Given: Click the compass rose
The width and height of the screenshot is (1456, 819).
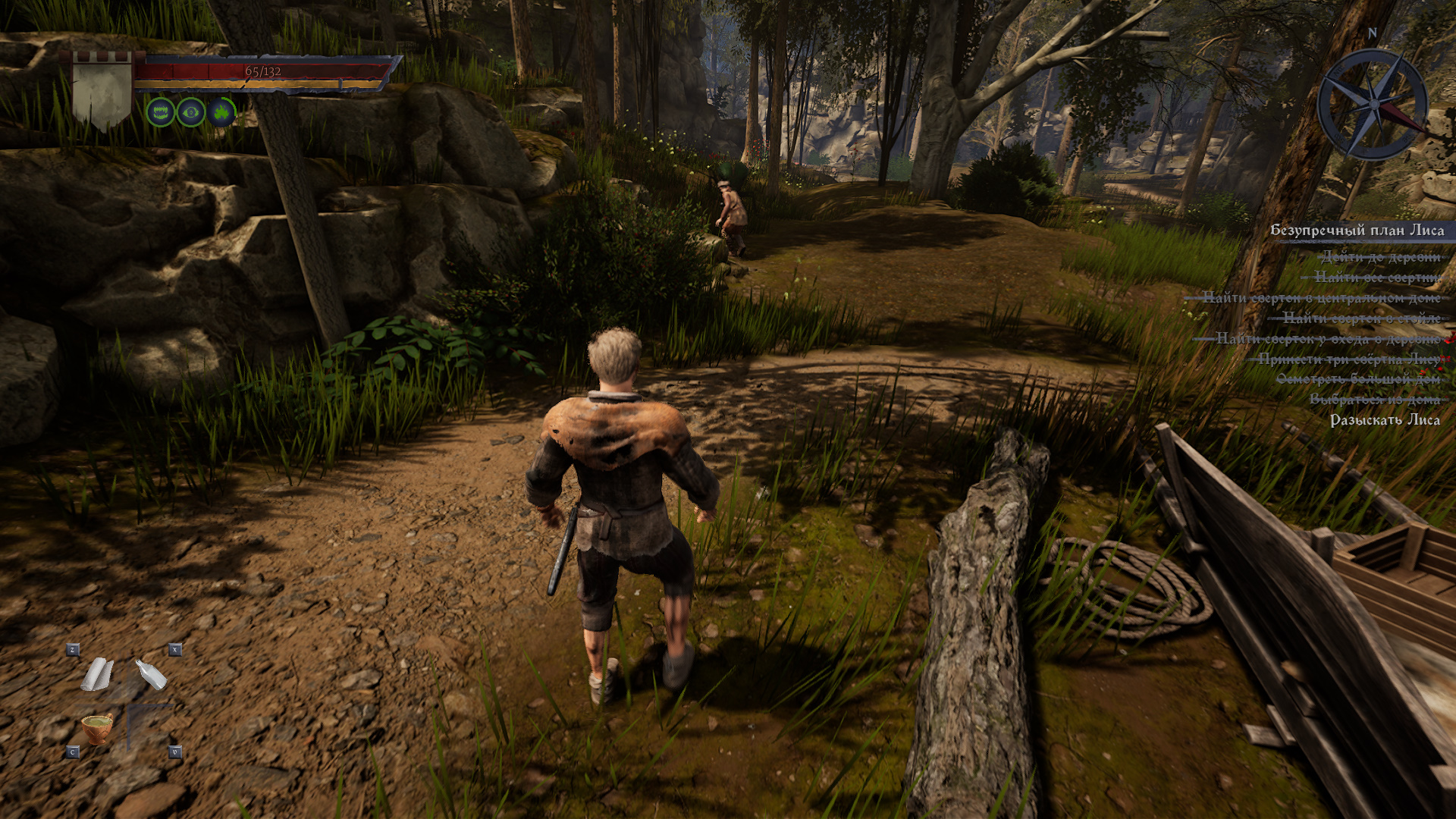Looking at the screenshot, I should tap(1373, 104).
